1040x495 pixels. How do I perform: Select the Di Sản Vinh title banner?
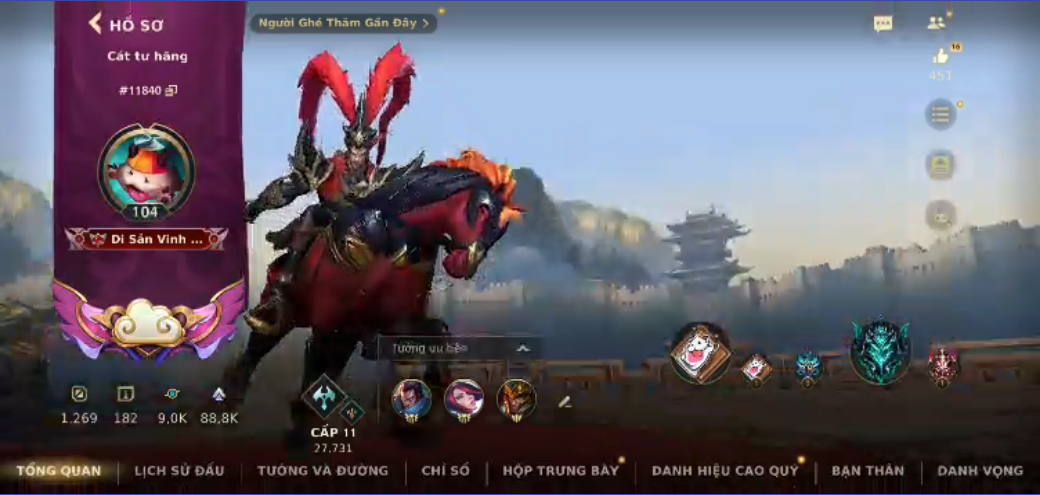coord(146,240)
